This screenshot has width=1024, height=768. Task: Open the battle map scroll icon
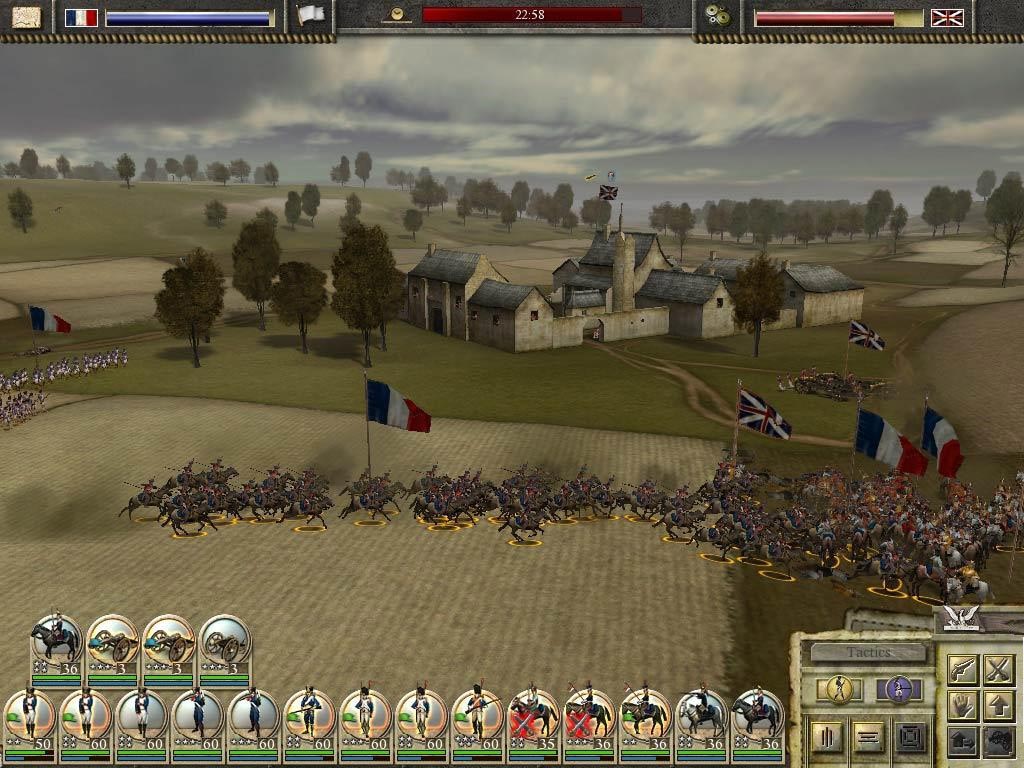point(26,17)
